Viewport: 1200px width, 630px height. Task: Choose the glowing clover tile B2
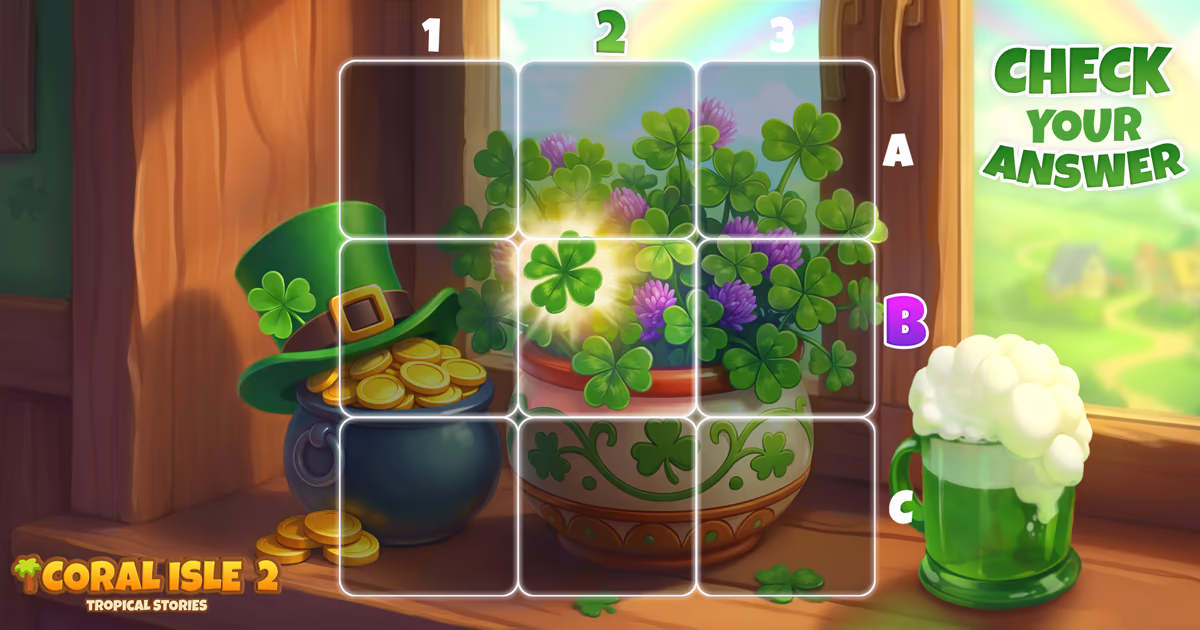(x=607, y=327)
